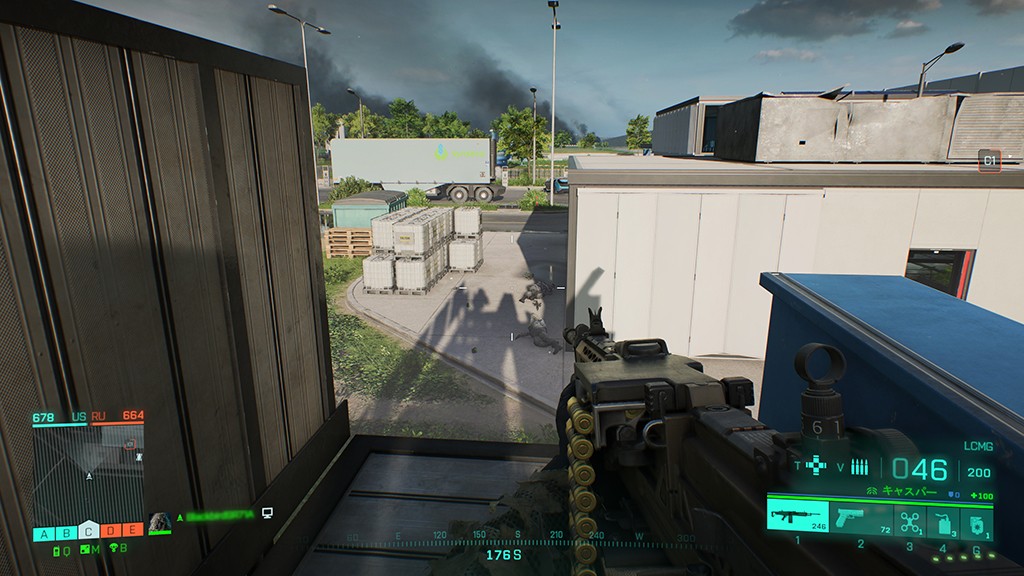Viewport: 1024px width, 576px height.
Task: Choose the explosive charge gadget slot
Action: pyautogui.click(x=944, y=521)
